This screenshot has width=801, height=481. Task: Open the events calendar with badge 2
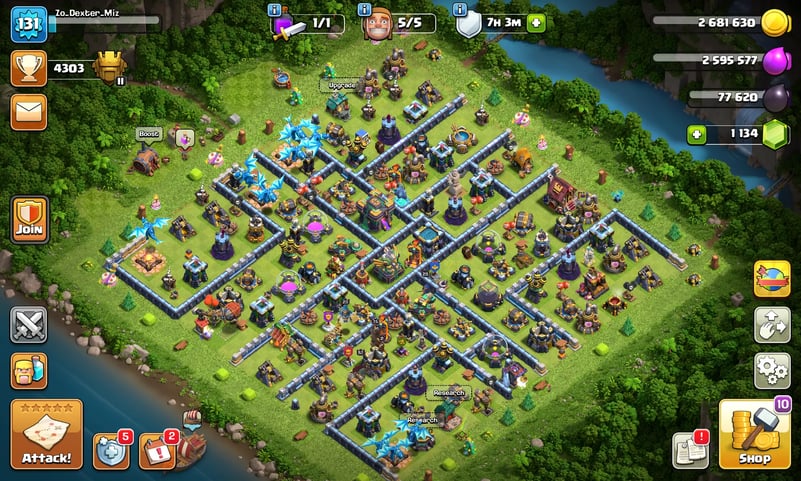(x=156, y=451)
